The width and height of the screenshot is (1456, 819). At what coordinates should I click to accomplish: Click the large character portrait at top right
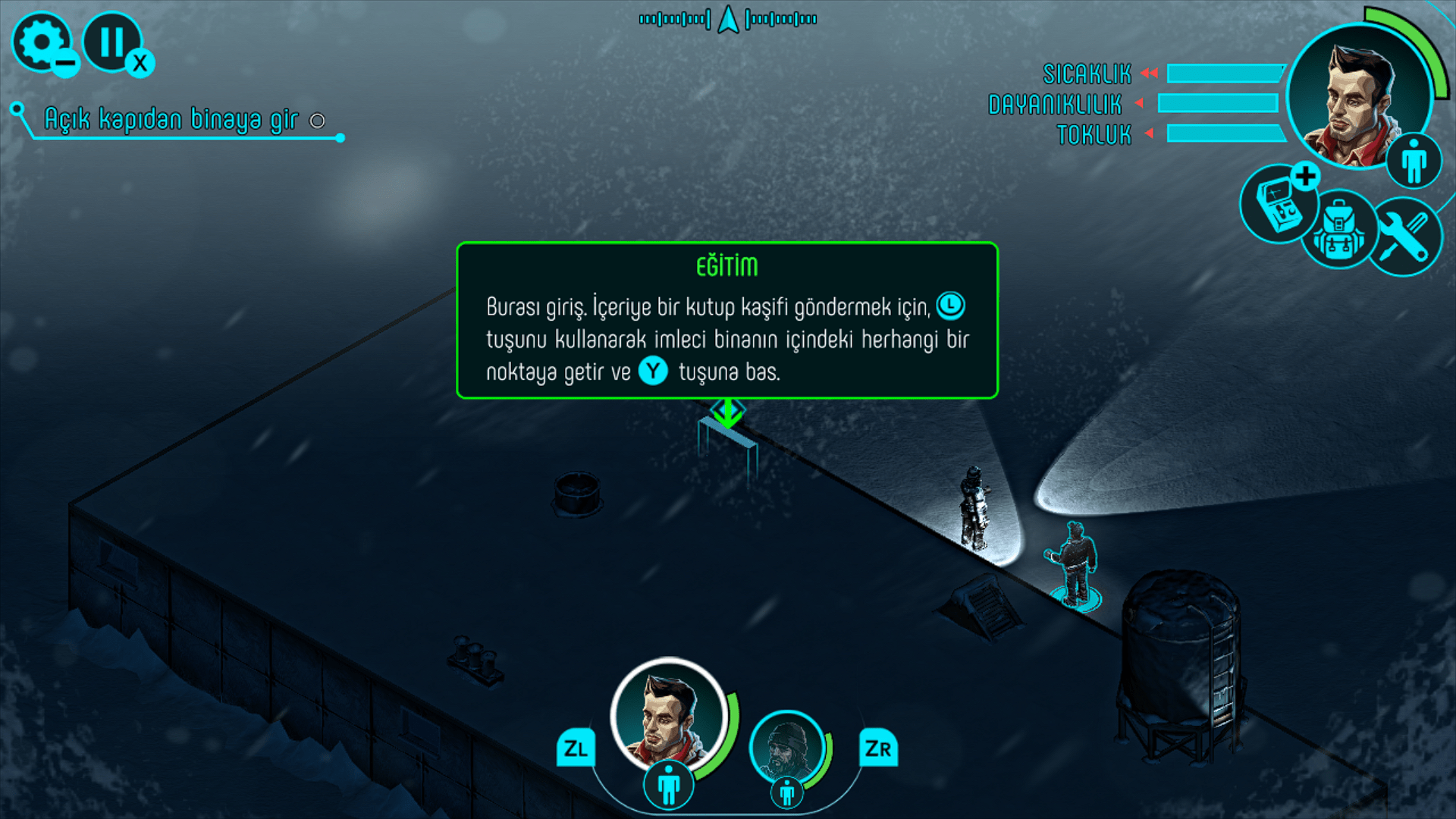(x=1357, y=95)
